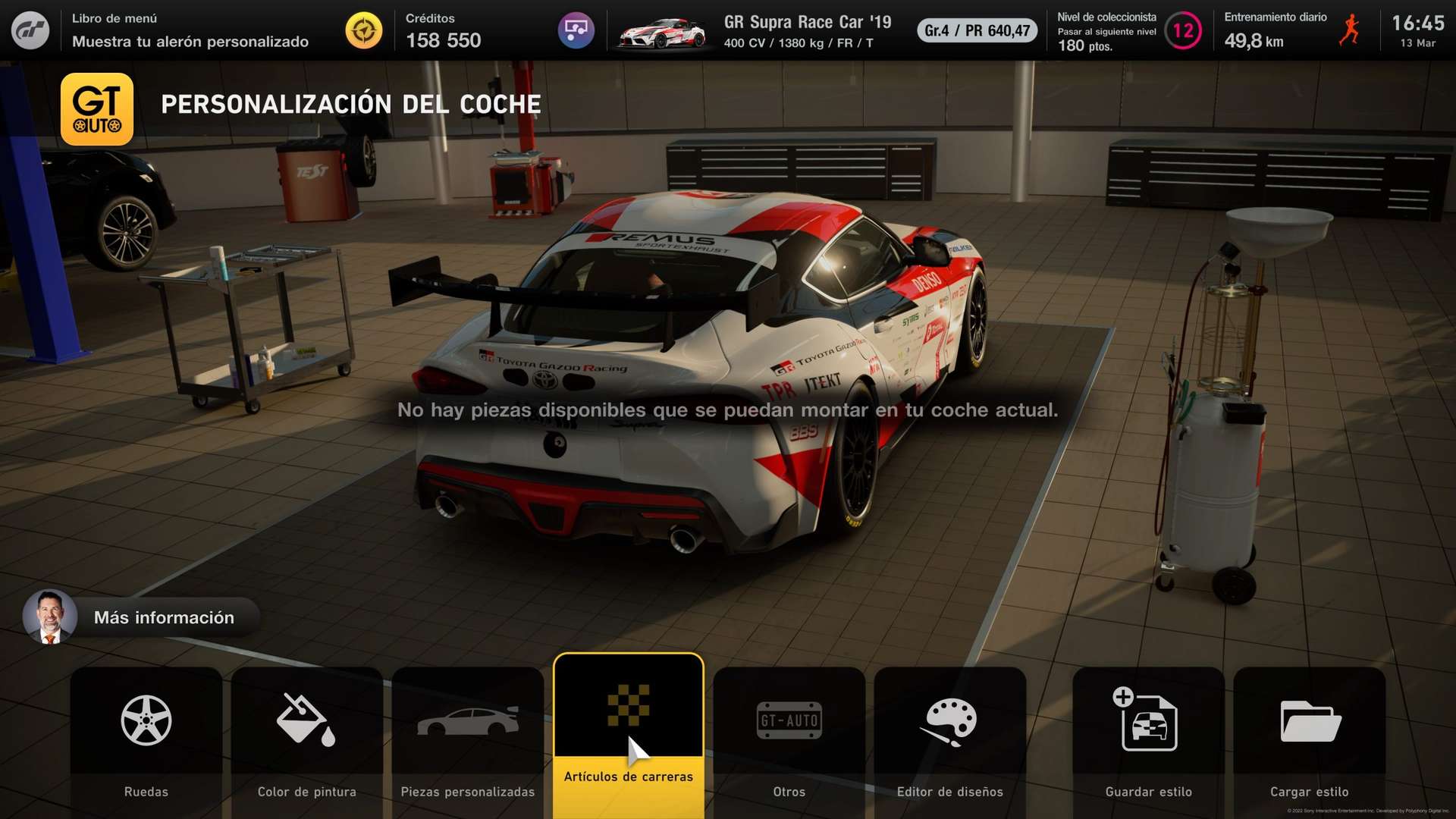Open Entrenamiento diario running icon
This screenshot has height=819, width=1456.
tap(1349, 31)
